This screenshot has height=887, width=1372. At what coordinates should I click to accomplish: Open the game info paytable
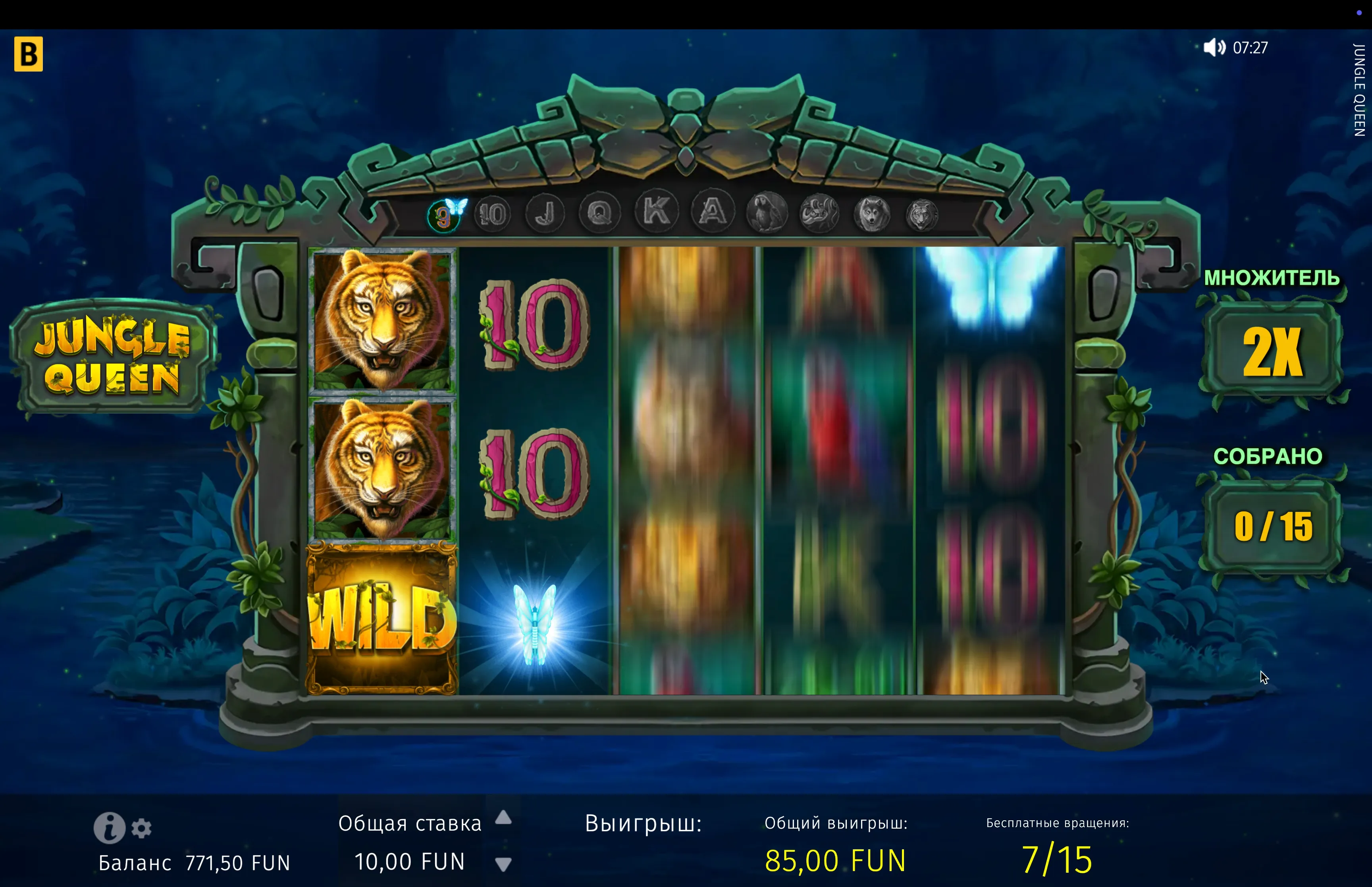pyautogui.click(x=110, y=827)
